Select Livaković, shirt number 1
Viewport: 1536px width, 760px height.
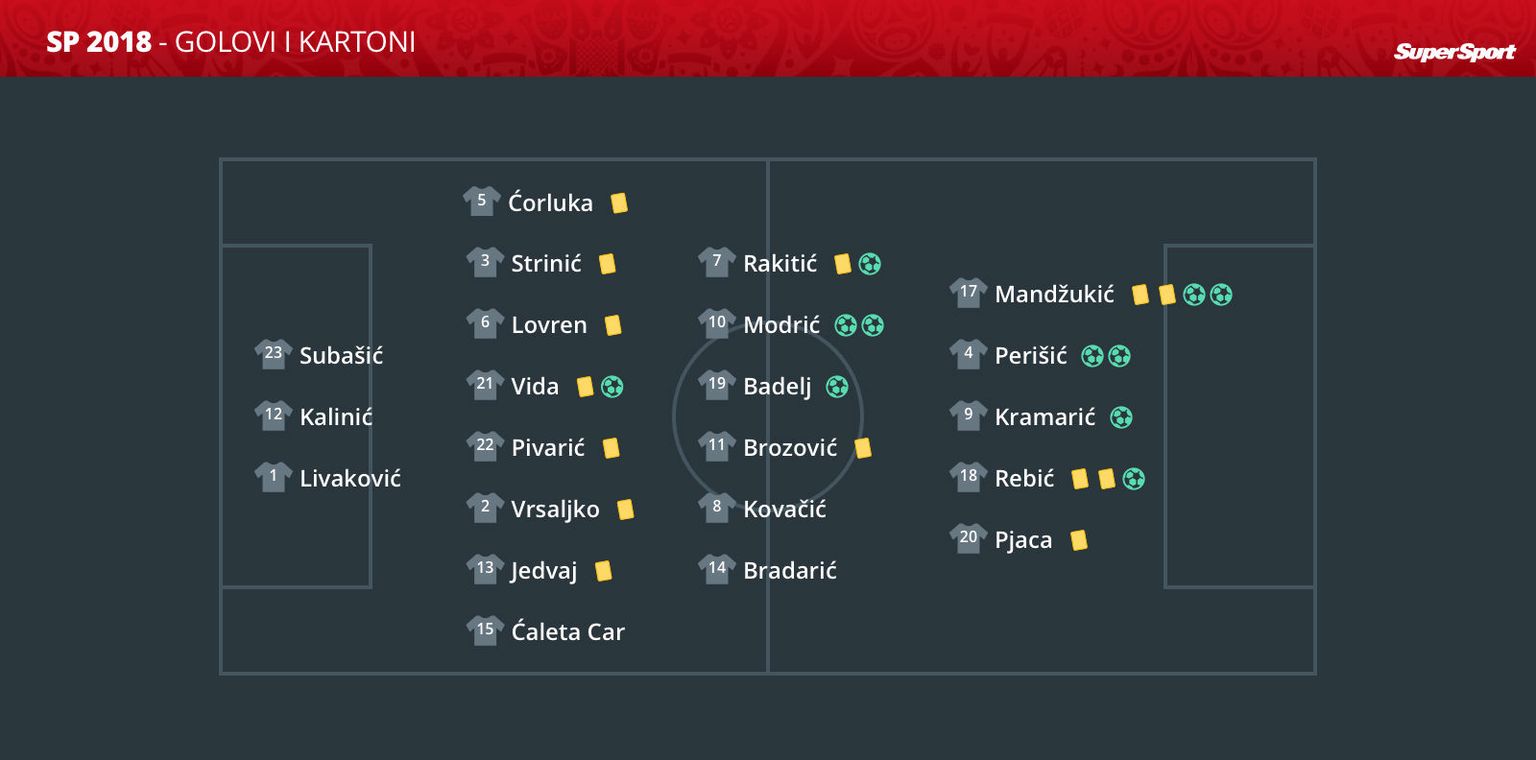coord(349,479)
